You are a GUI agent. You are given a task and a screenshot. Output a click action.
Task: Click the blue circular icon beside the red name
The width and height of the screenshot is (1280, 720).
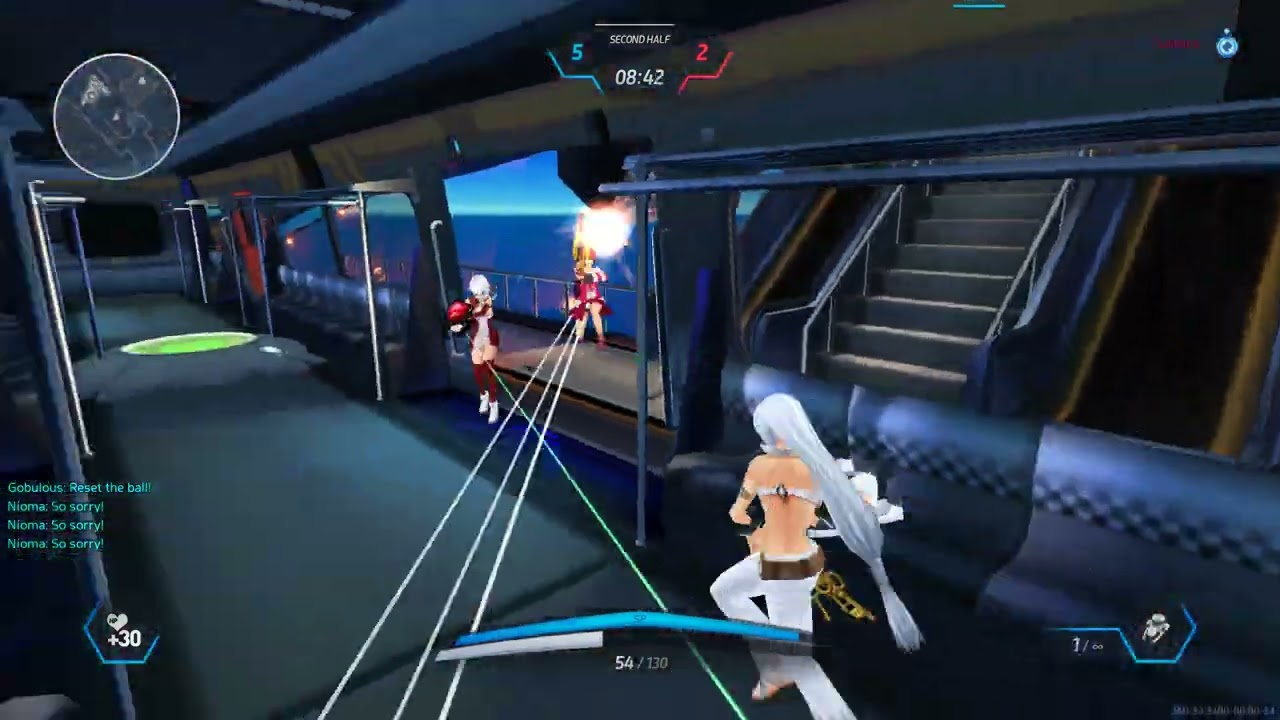(x=1227, y=45)
